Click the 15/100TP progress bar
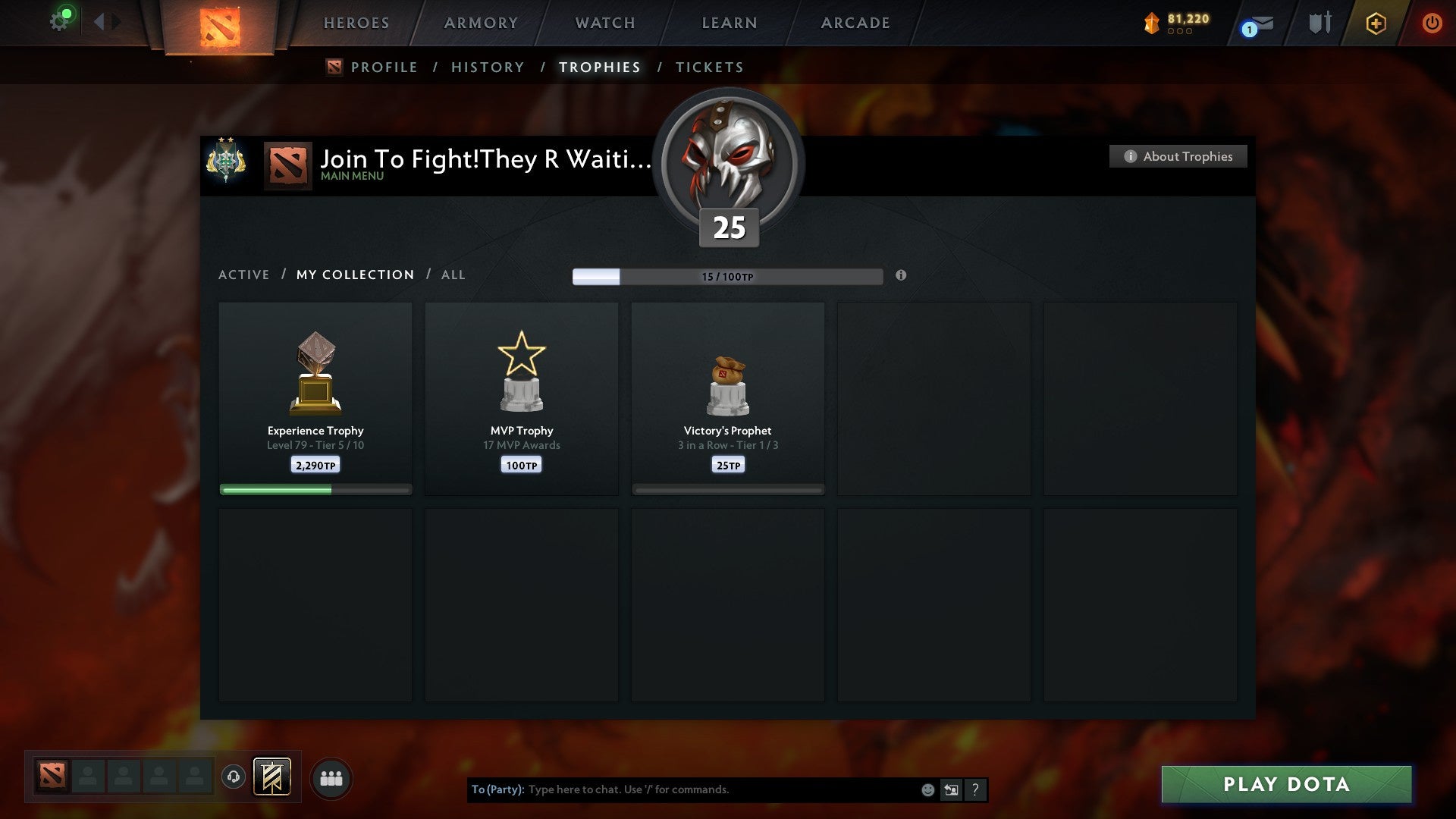 [x=728, y=276]
